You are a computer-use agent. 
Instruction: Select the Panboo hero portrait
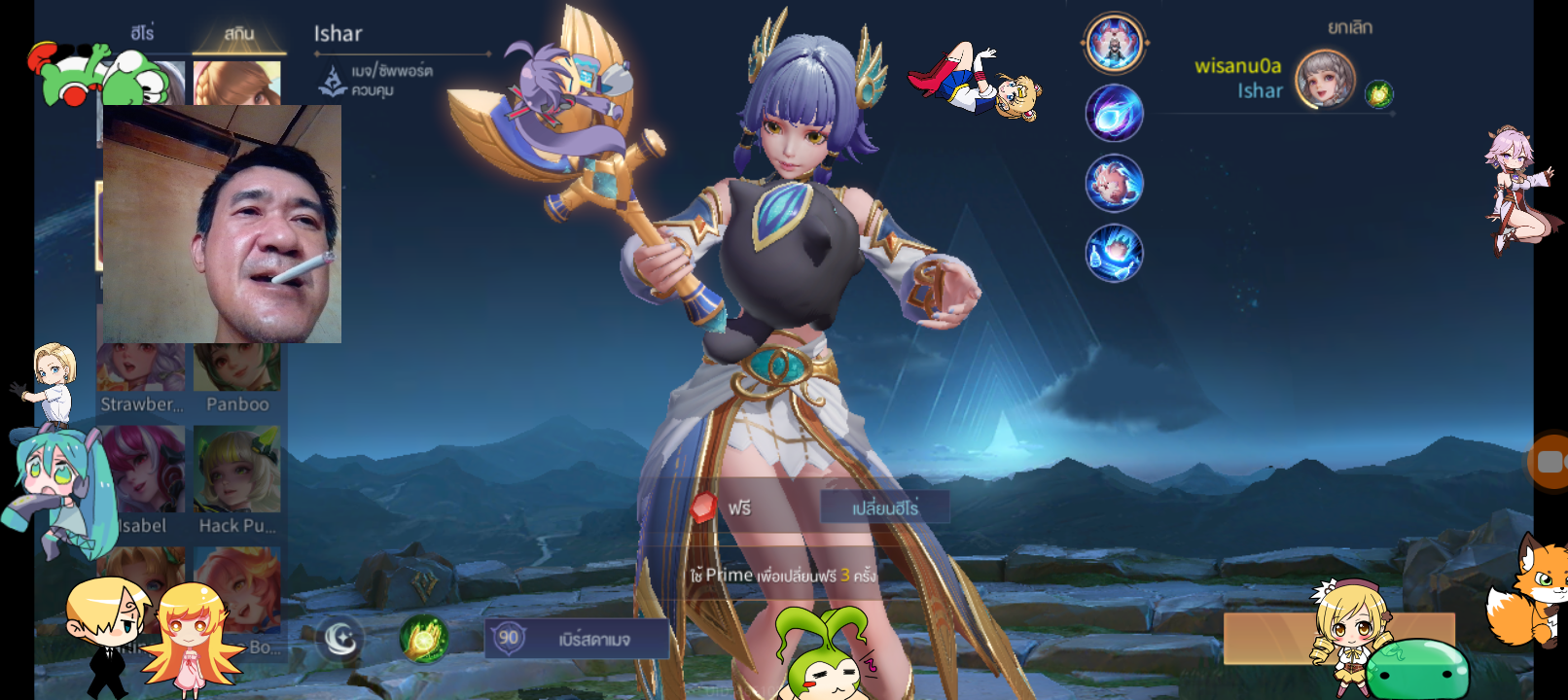[236, 369]
